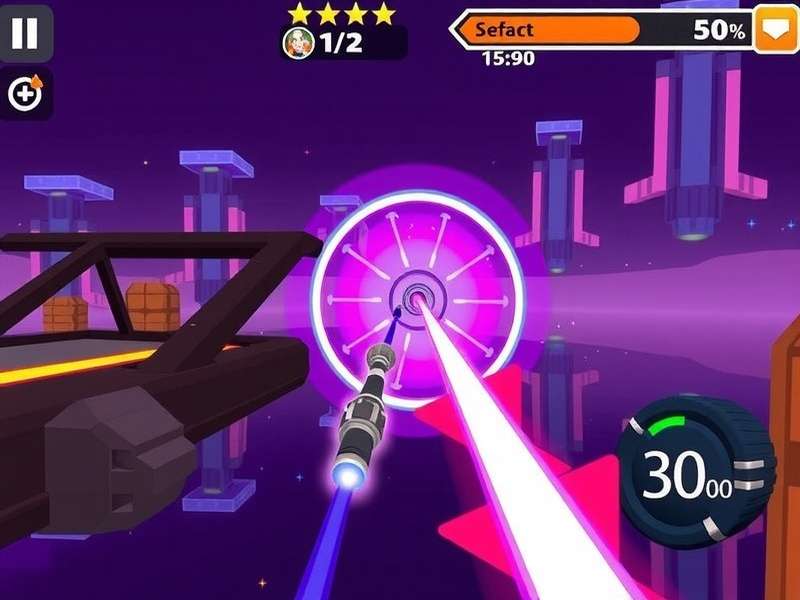The height and width of the screenshot is (600, 800).
Task: Pause the game
Action: pyautogui.click(x=25, y=33)
